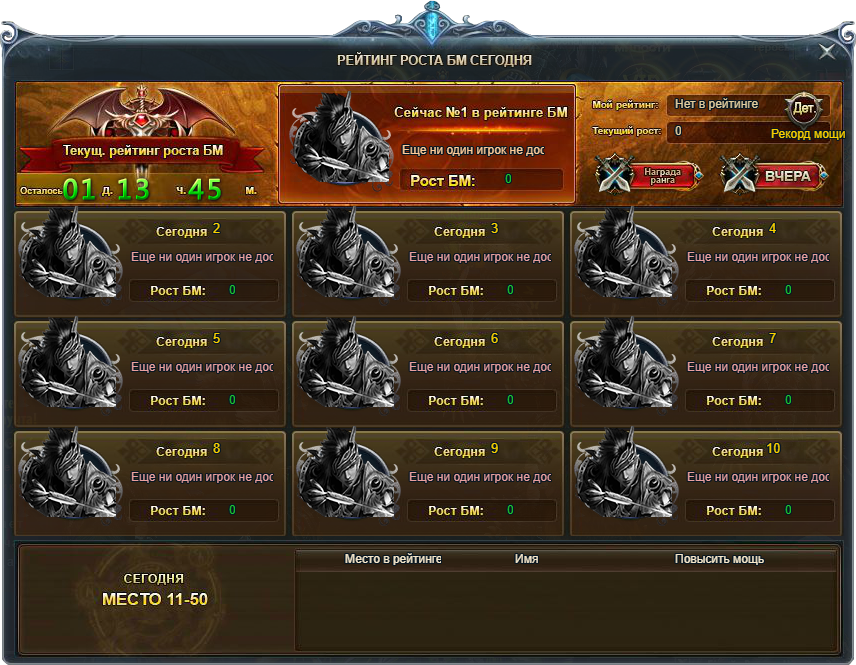Click the Место в рейтинге column header
The width and height of the screenshot is (856, 665).
392,559
